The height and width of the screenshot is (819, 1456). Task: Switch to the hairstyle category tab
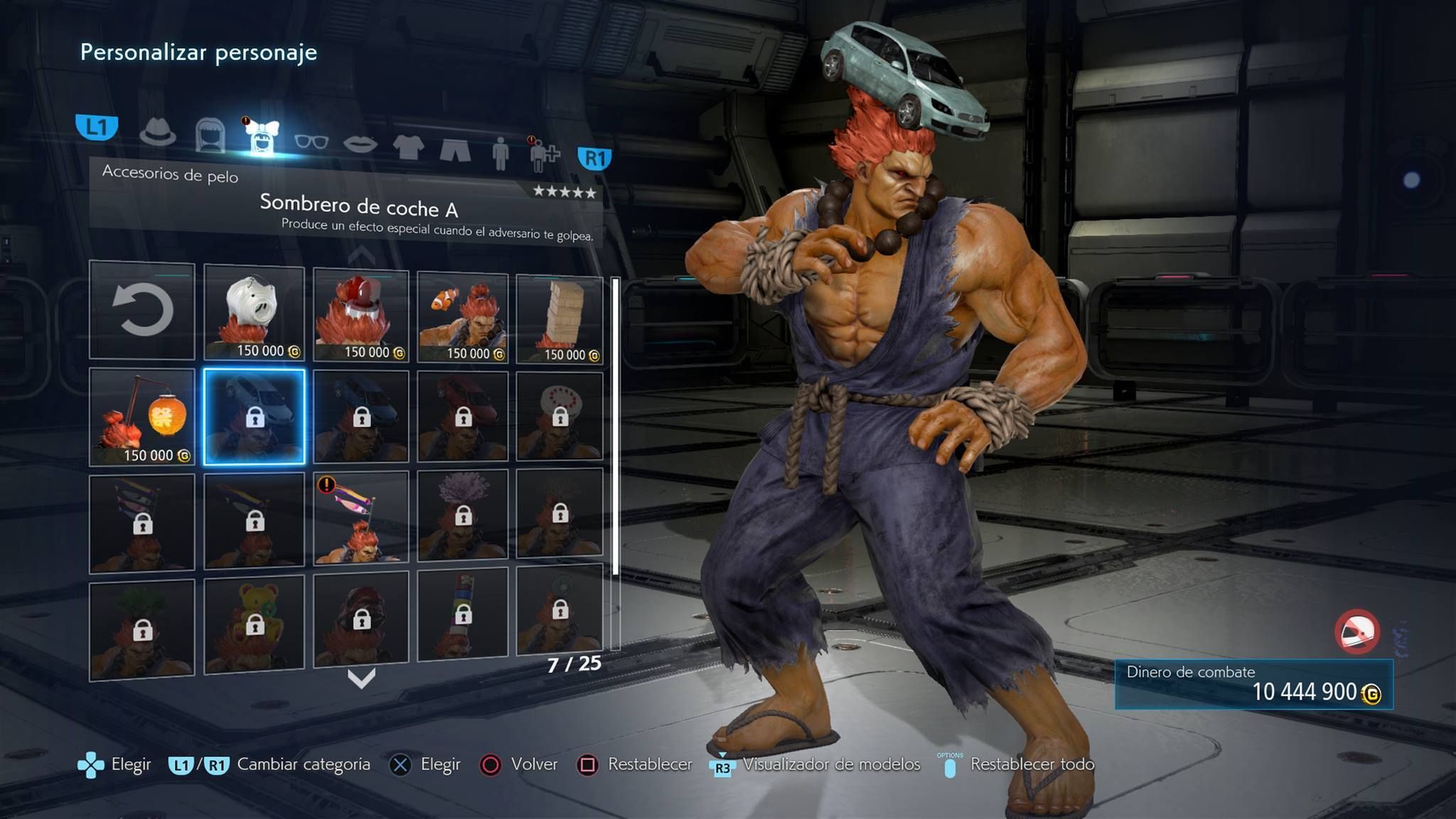coord(210,134)
